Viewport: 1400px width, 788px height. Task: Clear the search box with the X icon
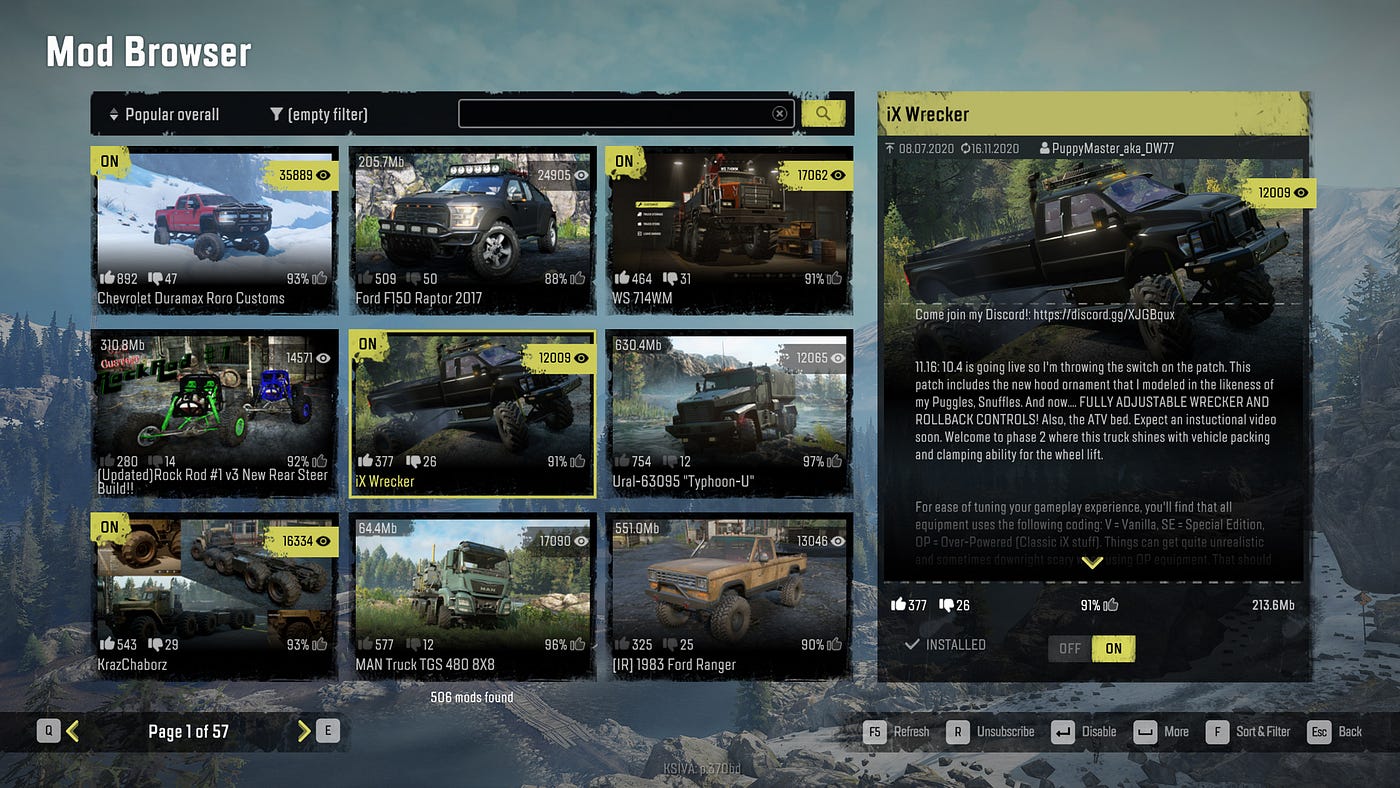(x=780, y=113)
